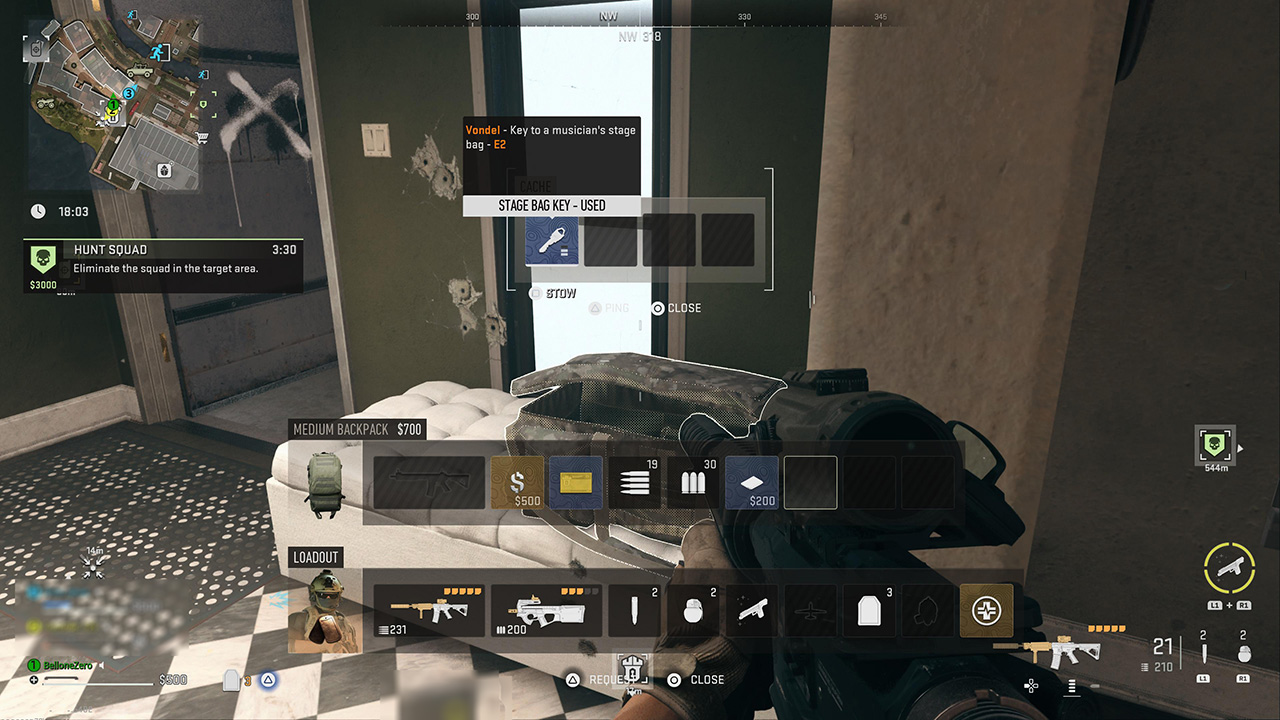Select the throwing knife slot showing 2
The image size is (1280, 720).
coord(634,610)
